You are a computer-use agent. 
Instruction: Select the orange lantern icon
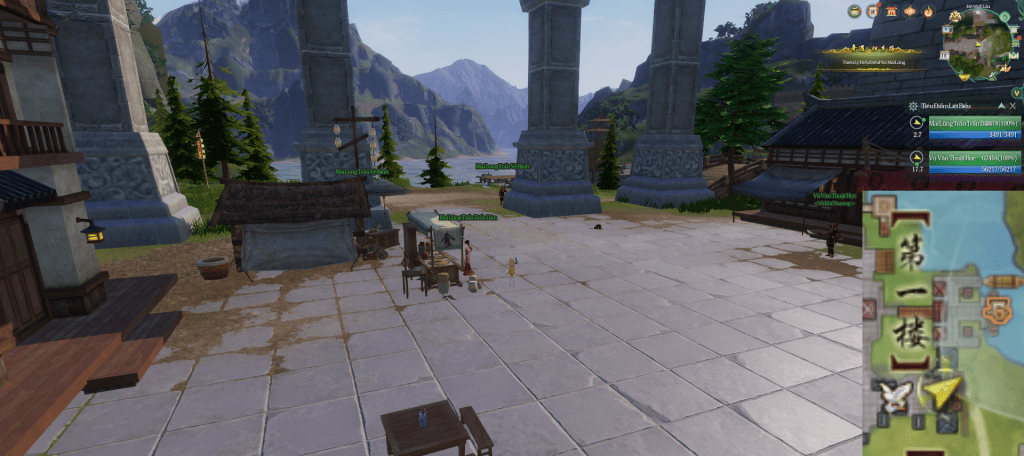(910, 12)
